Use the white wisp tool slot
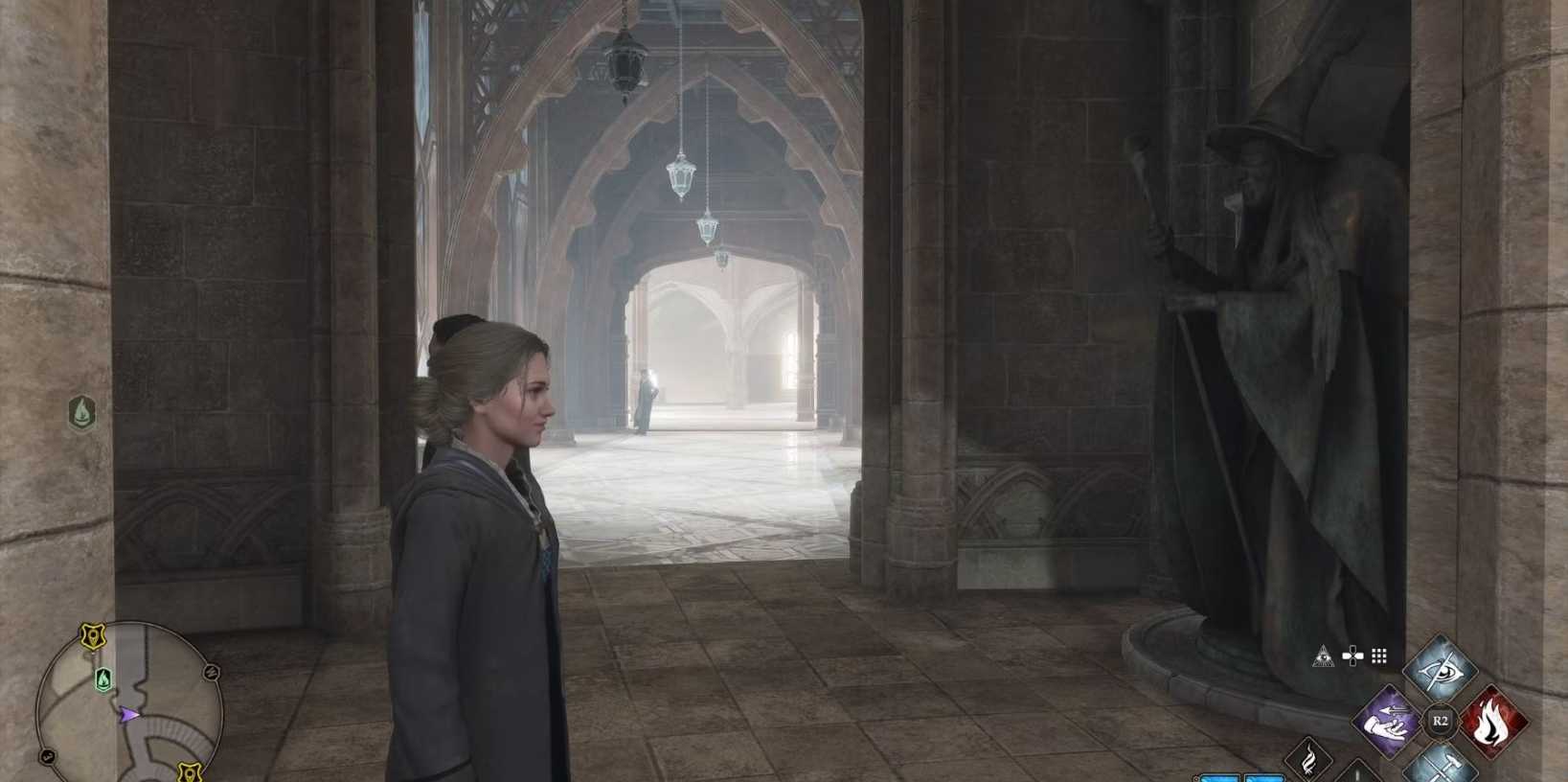The image size is (1568, 782). (x=1308, y=760)
